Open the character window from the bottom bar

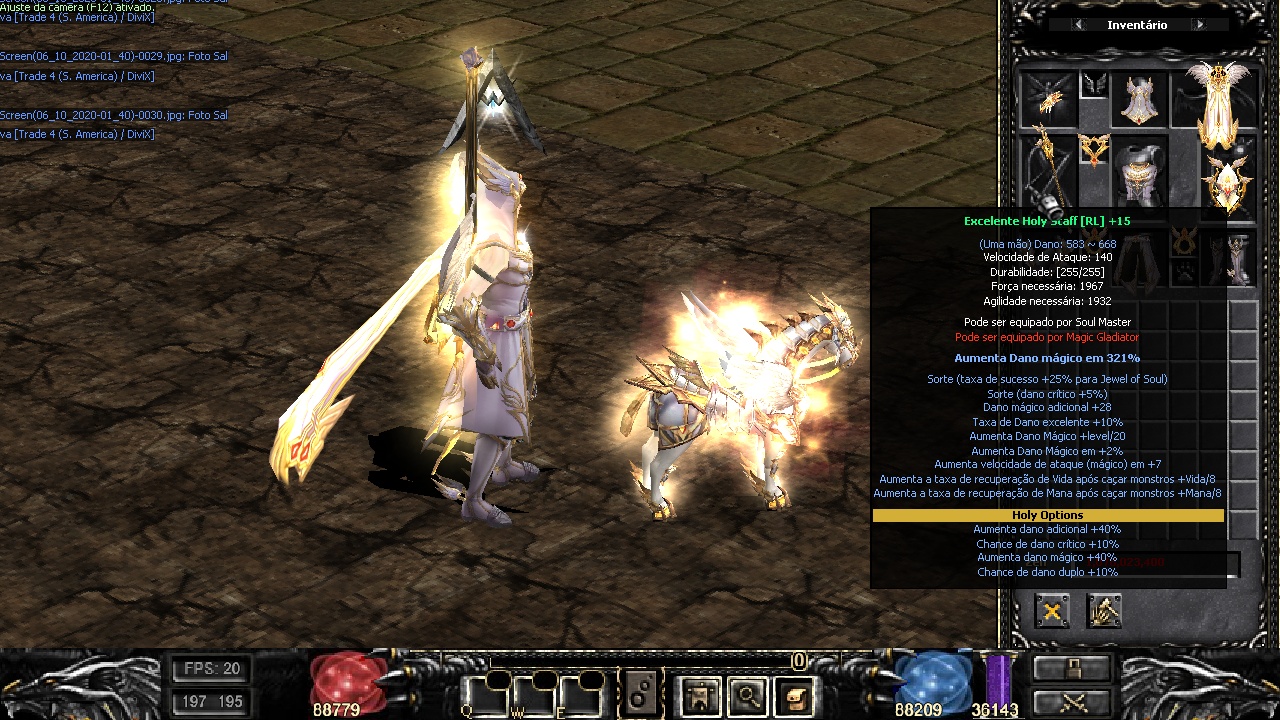699,696
